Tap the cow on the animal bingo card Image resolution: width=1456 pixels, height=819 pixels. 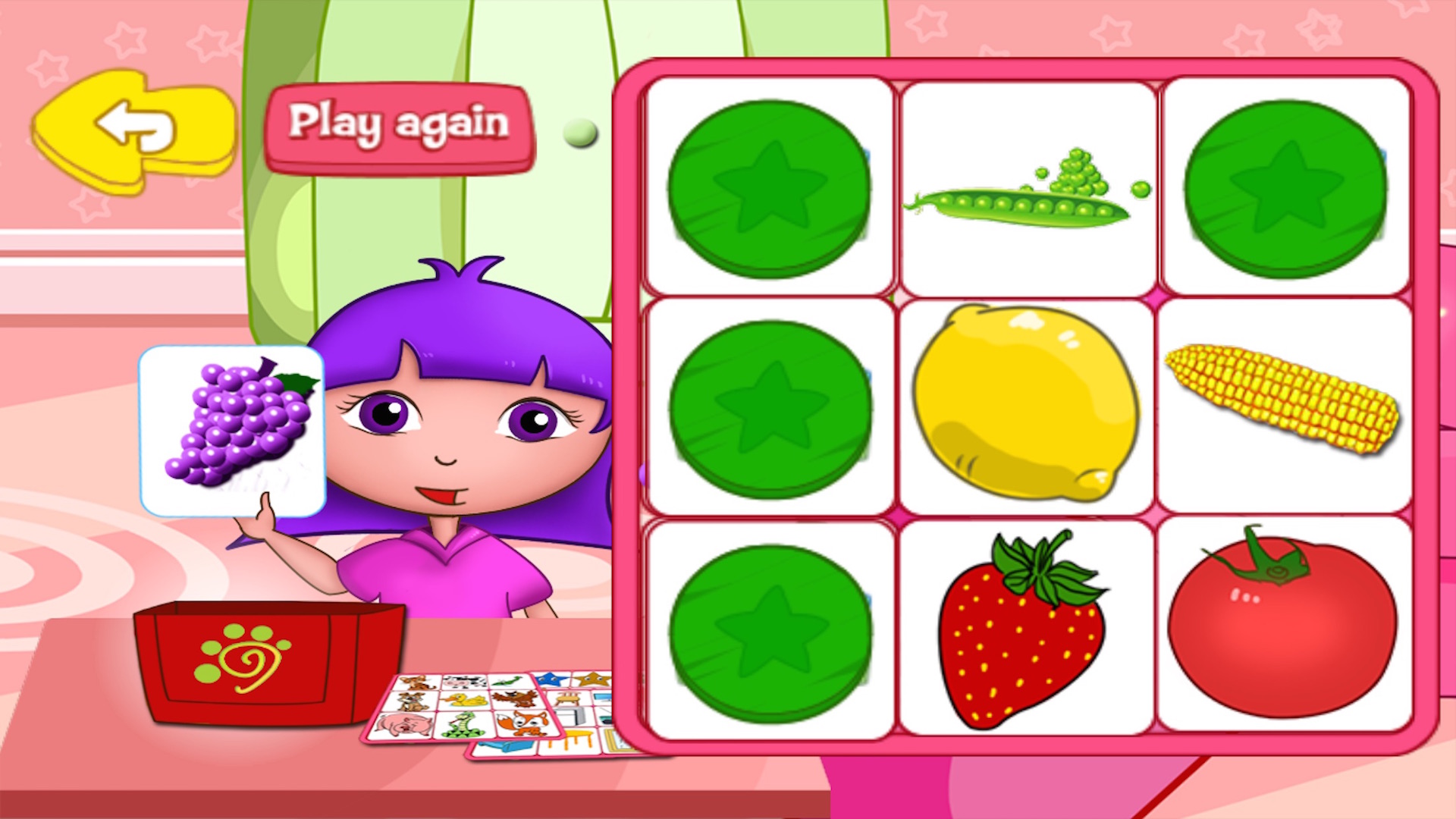pyautogui.click(x=465, y=681)
